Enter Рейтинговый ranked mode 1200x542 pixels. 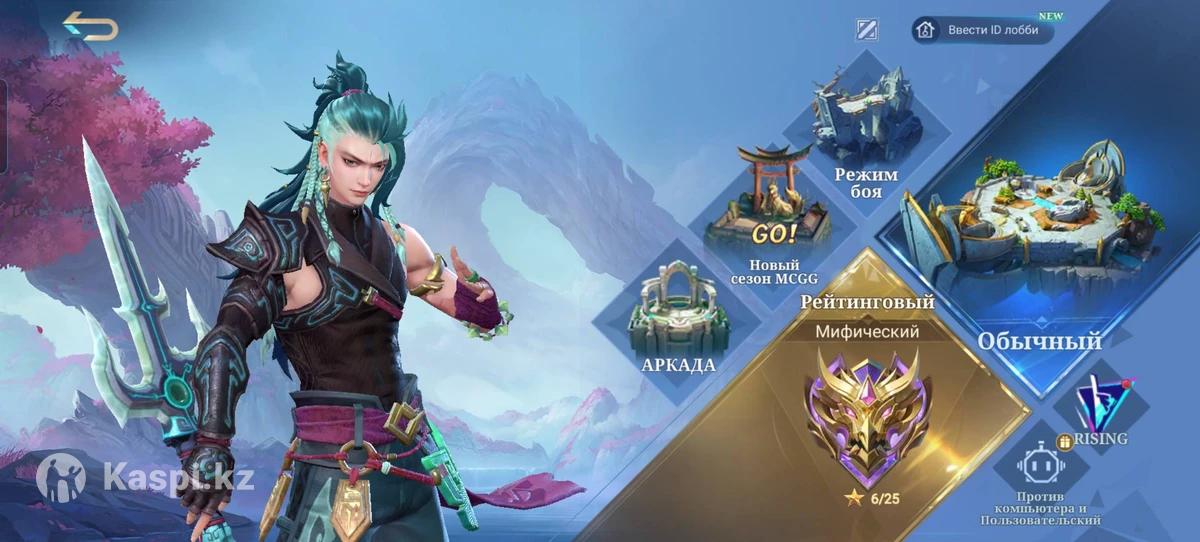[867, 400]
